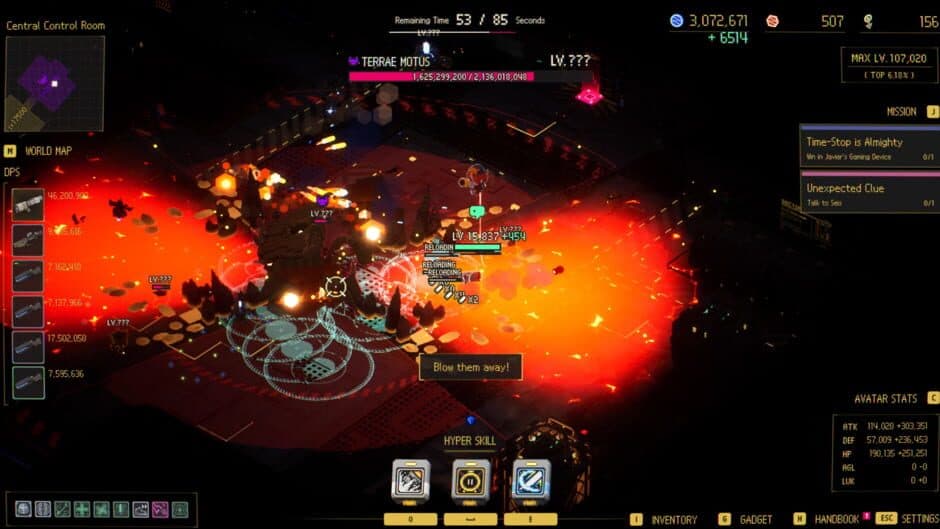Image resolution: width=940 pixels, height=529 pixels.
Task: Use the leftmost grey hyper skill
Action: click(410, 479)
